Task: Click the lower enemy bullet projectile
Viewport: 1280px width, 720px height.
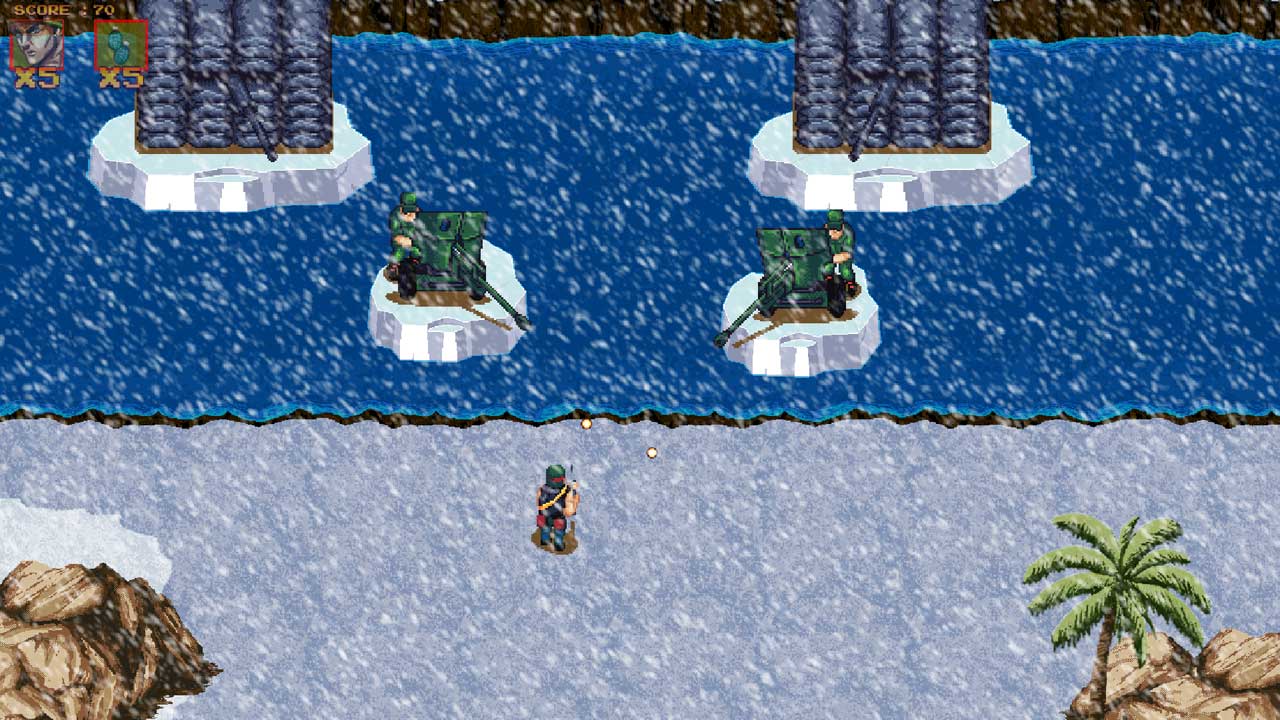Action: pyautogui.click(x=651, y=452)
